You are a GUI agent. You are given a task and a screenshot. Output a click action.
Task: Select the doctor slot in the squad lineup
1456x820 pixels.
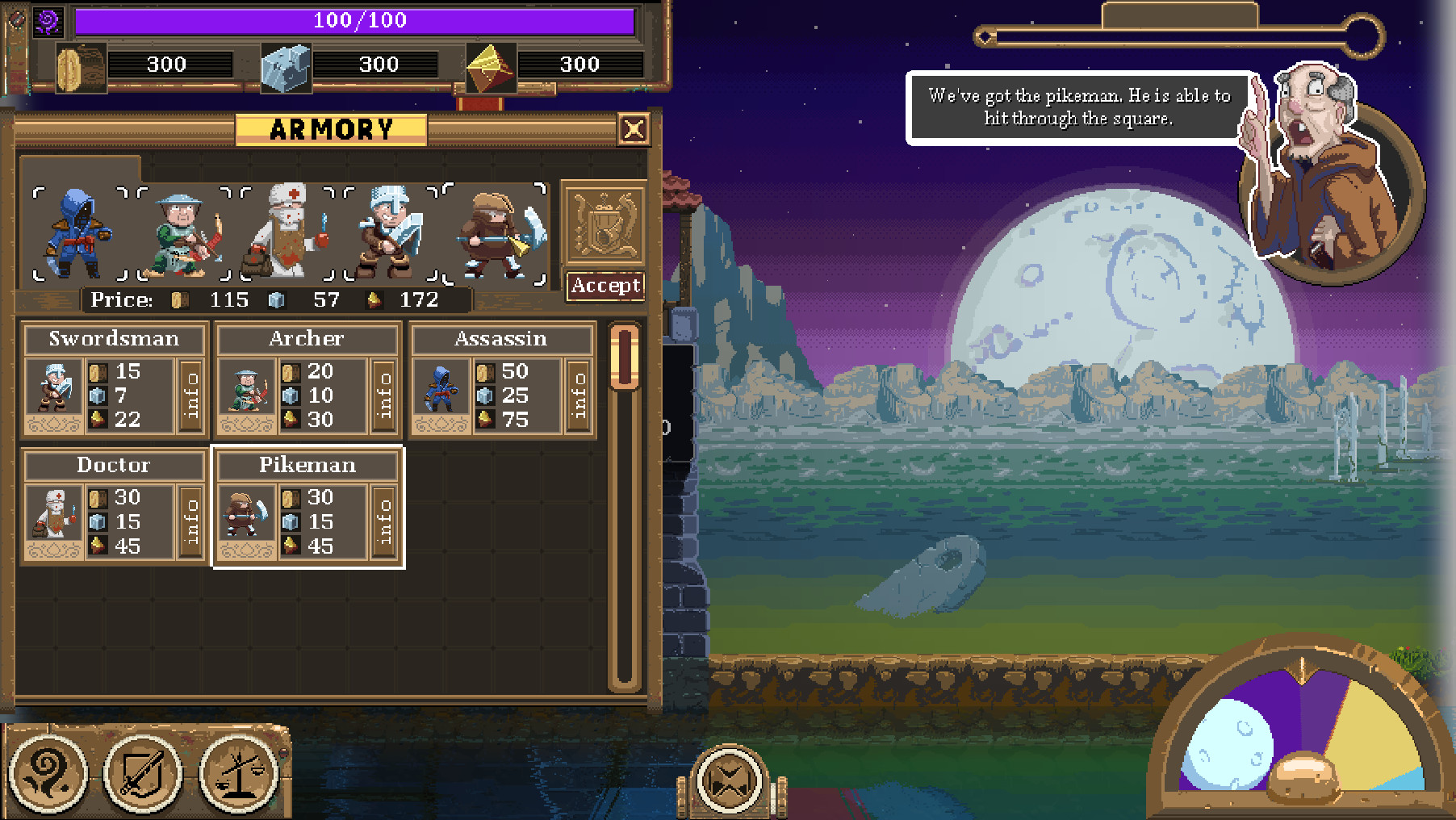point(287,233)
